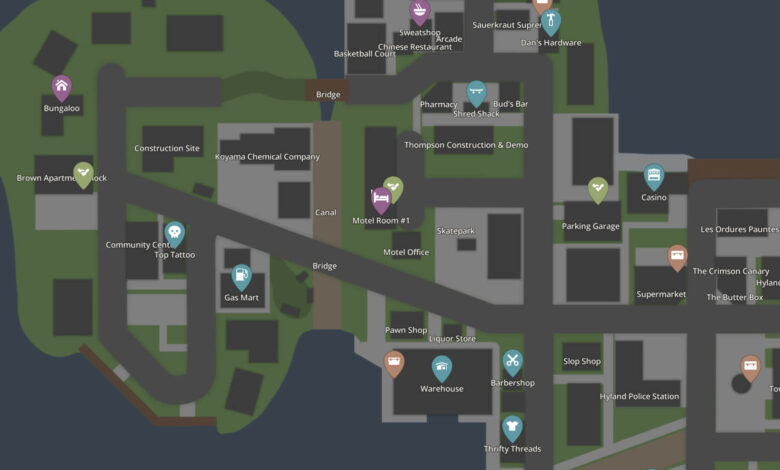Click the Dan's Hardware hammer marker

[x=551, y=22]
